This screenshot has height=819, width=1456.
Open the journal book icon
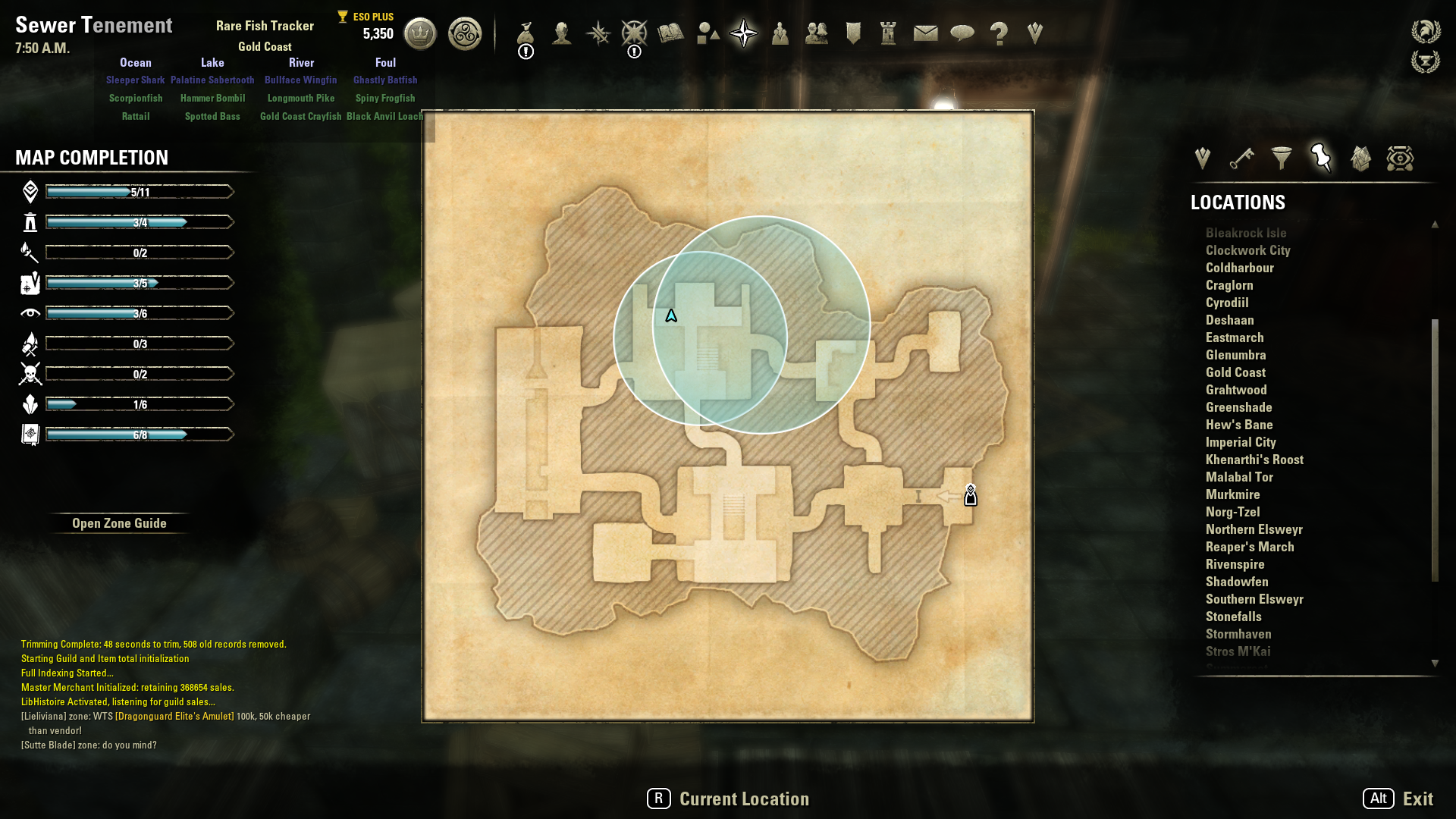pos(670,33)
